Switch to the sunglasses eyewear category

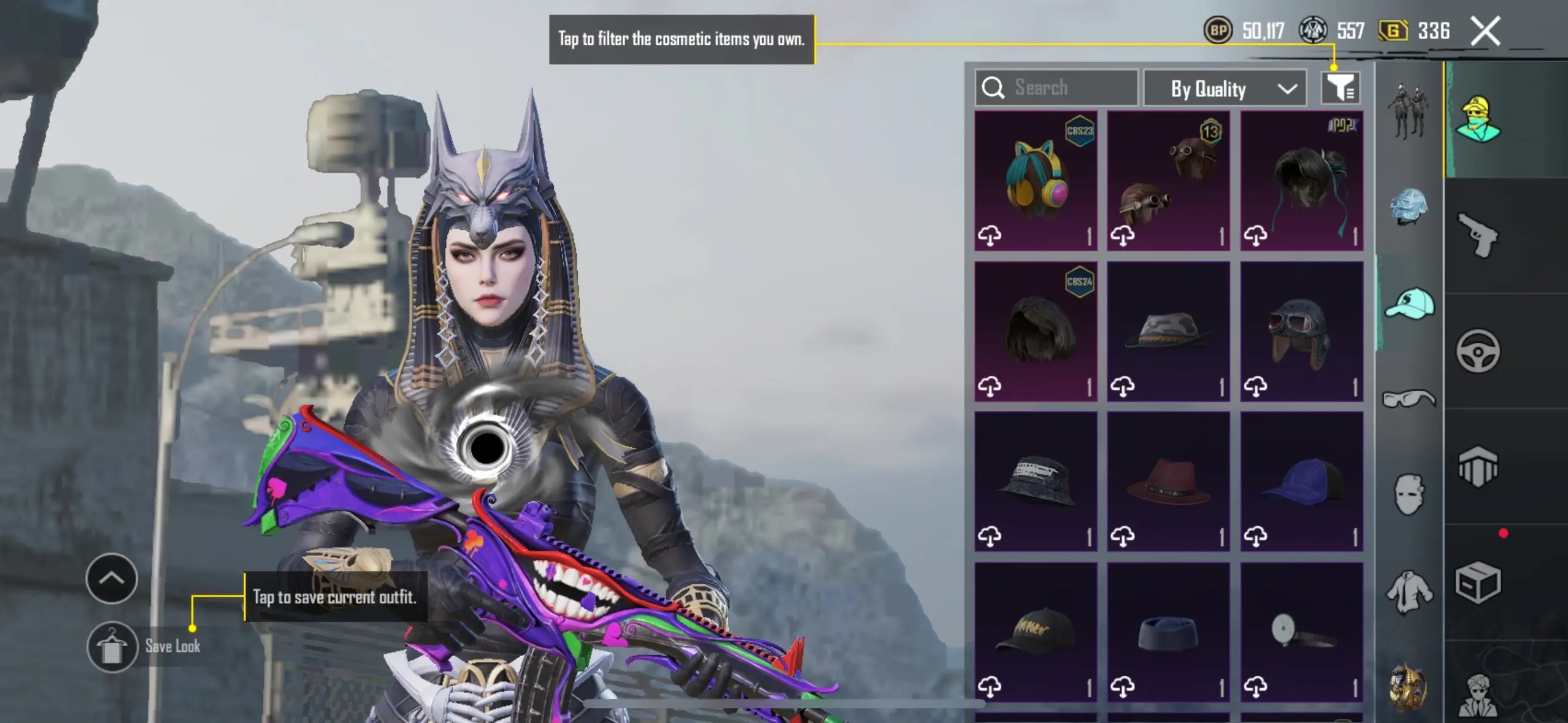[x=1409, y=399]
